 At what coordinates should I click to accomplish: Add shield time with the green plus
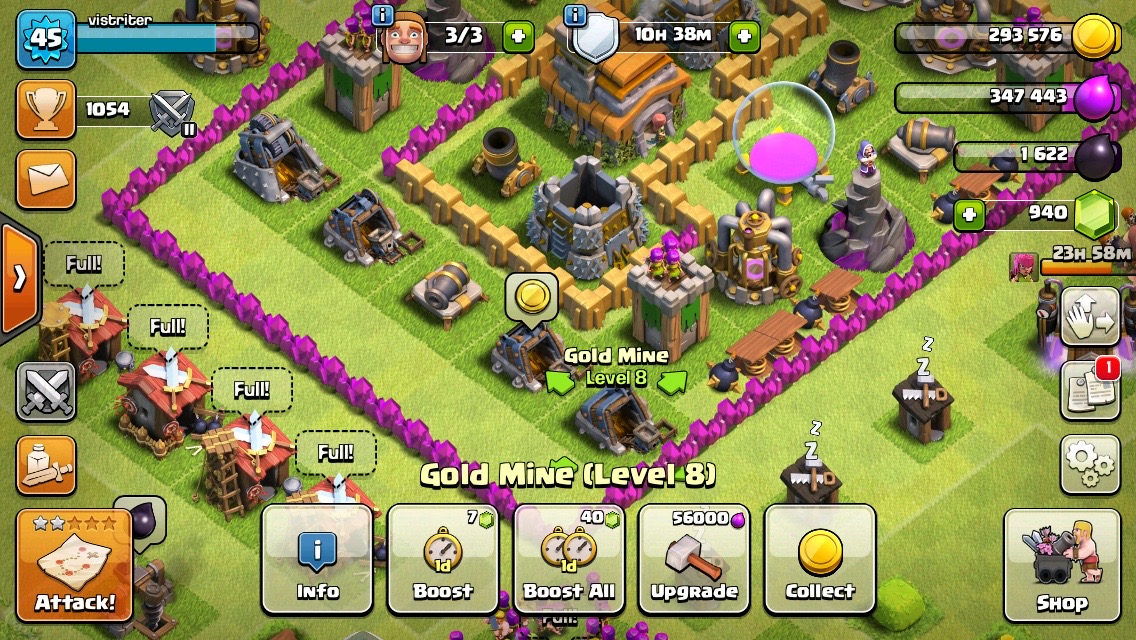(x=744, y=38)
